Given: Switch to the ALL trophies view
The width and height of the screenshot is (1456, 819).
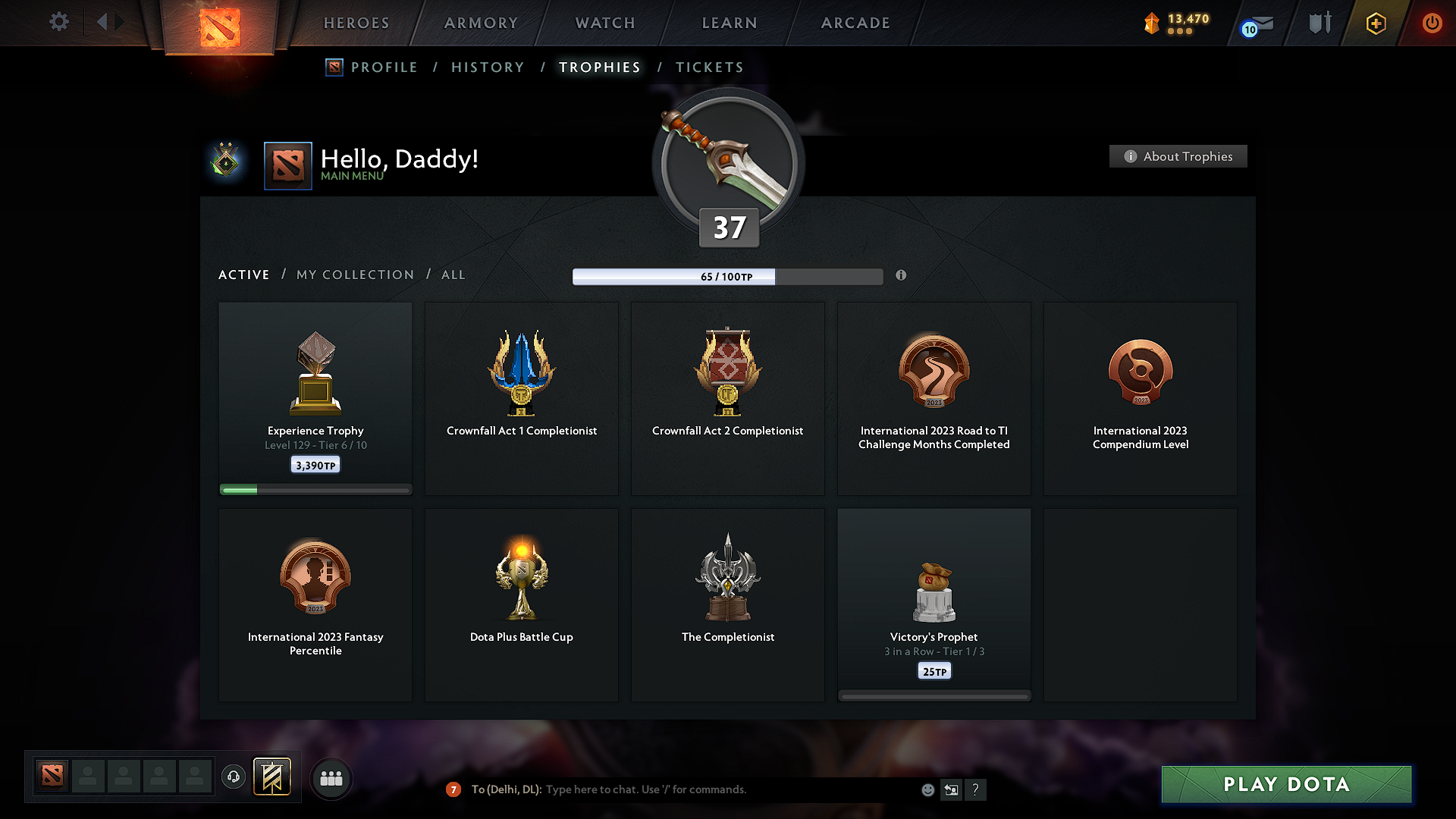Looking at the screenshot, I should (453, 275).
